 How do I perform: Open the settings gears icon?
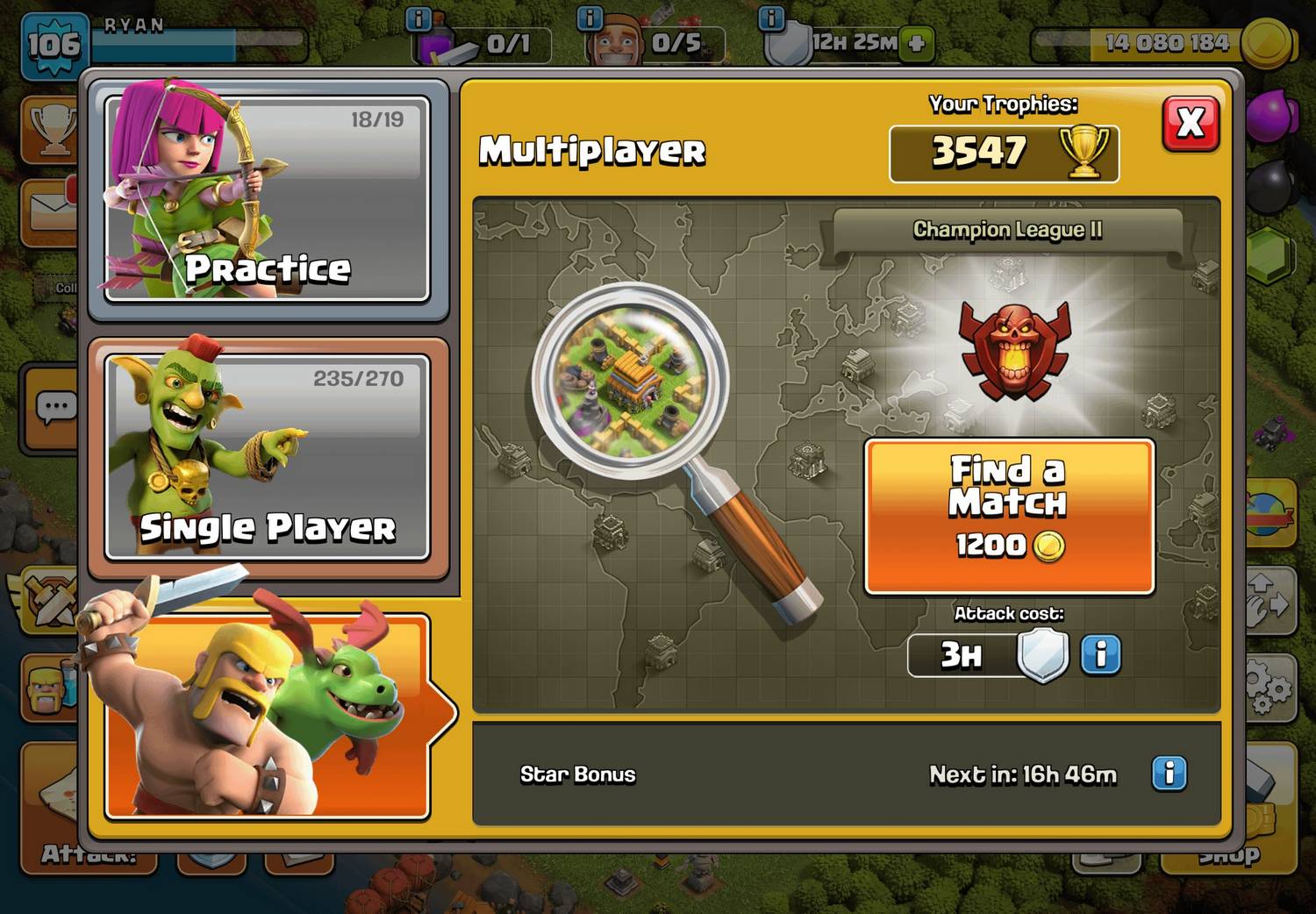tap(1268, 688)
